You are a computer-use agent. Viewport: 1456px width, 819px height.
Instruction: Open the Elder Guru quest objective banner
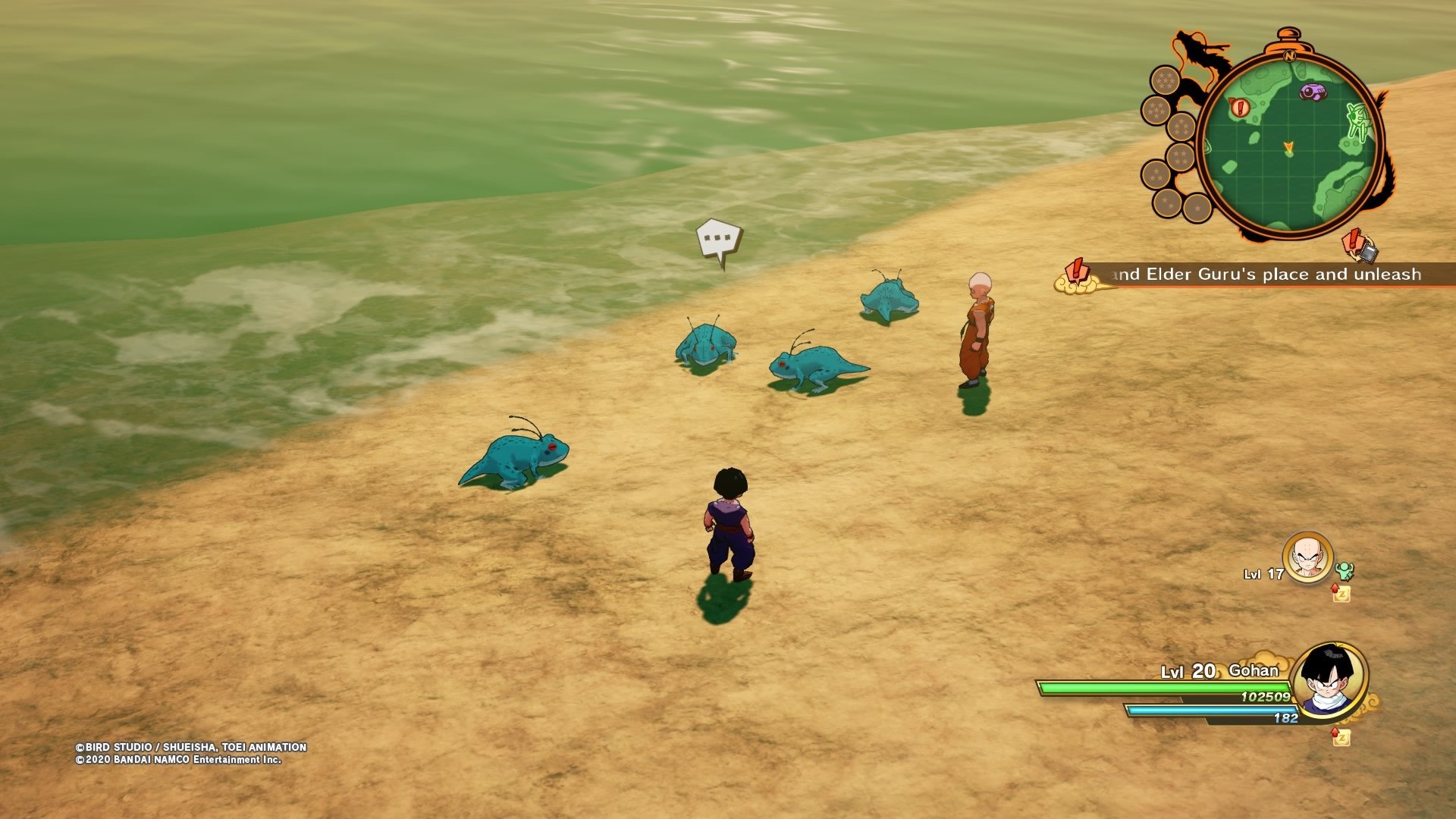point(1266,275)
